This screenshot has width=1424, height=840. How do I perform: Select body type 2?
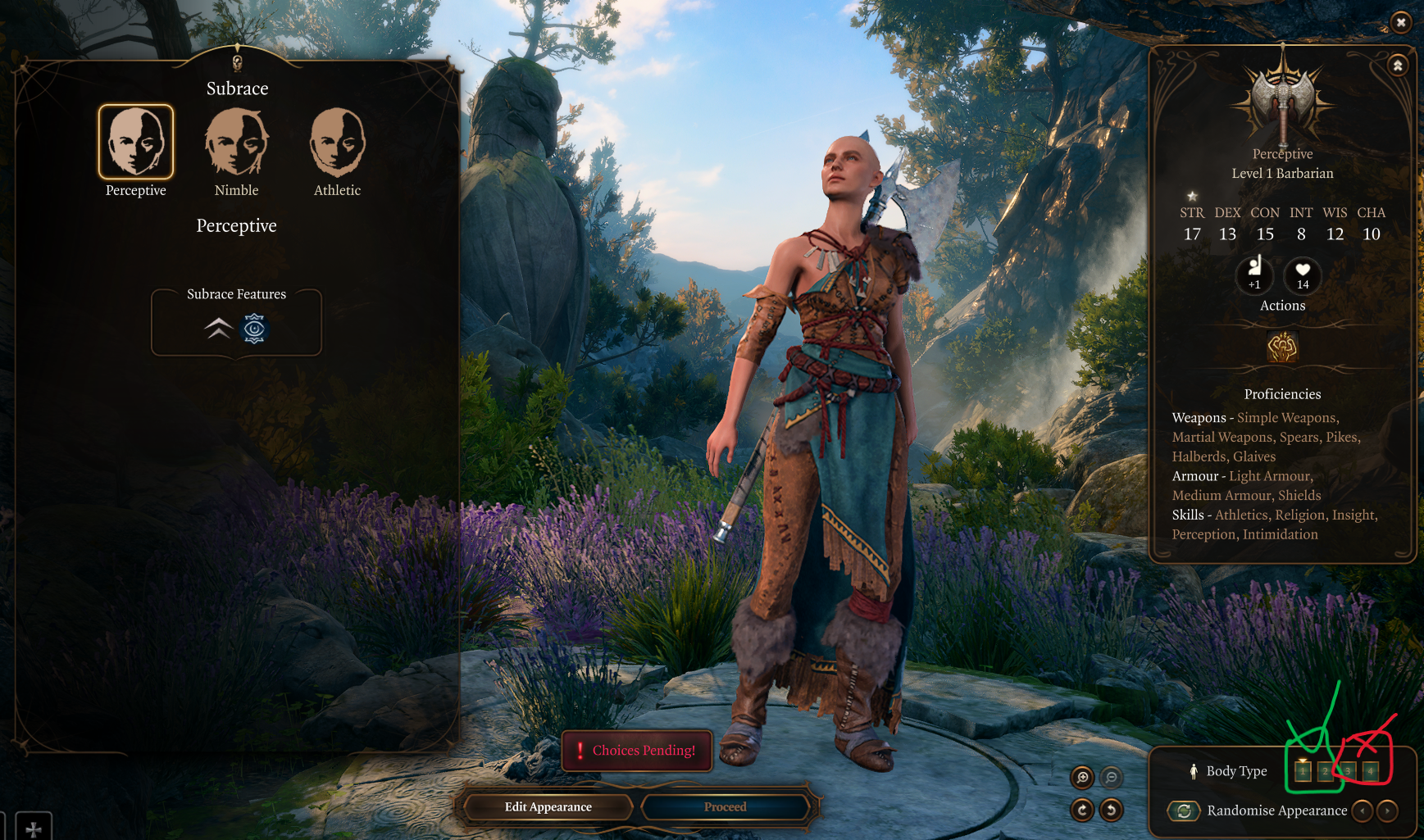point(1325,771)
